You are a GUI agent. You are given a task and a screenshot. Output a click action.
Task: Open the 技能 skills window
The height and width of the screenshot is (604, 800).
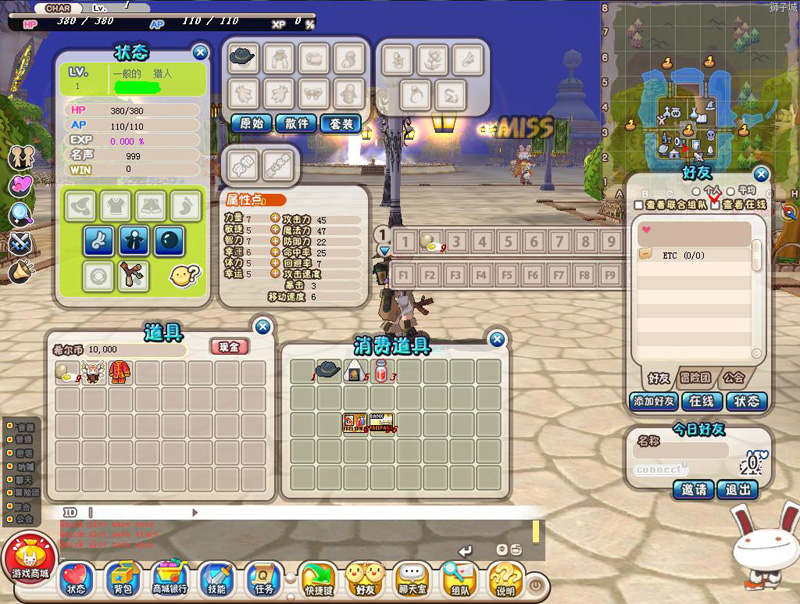pyautogui.click(x=217, y=579)
